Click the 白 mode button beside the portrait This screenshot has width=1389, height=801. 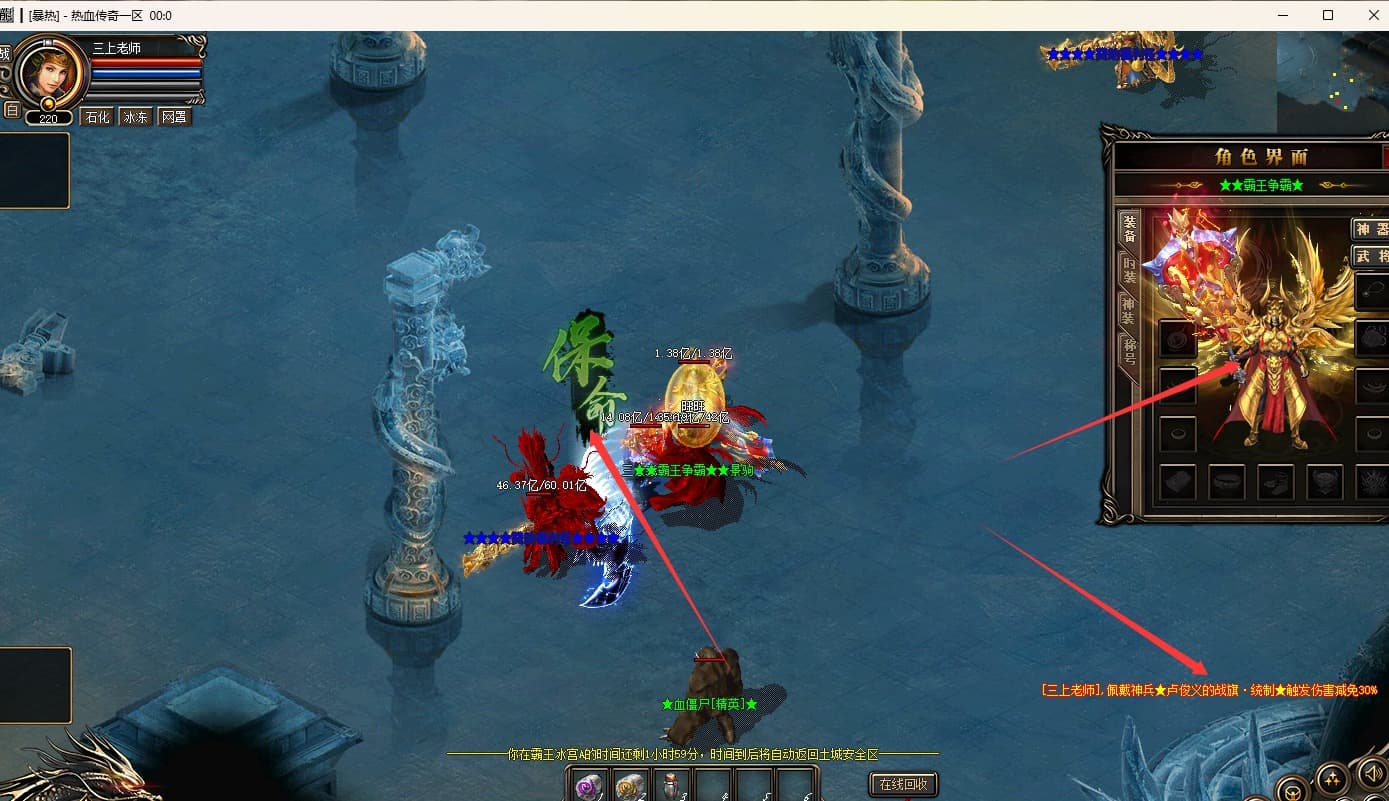11,110
